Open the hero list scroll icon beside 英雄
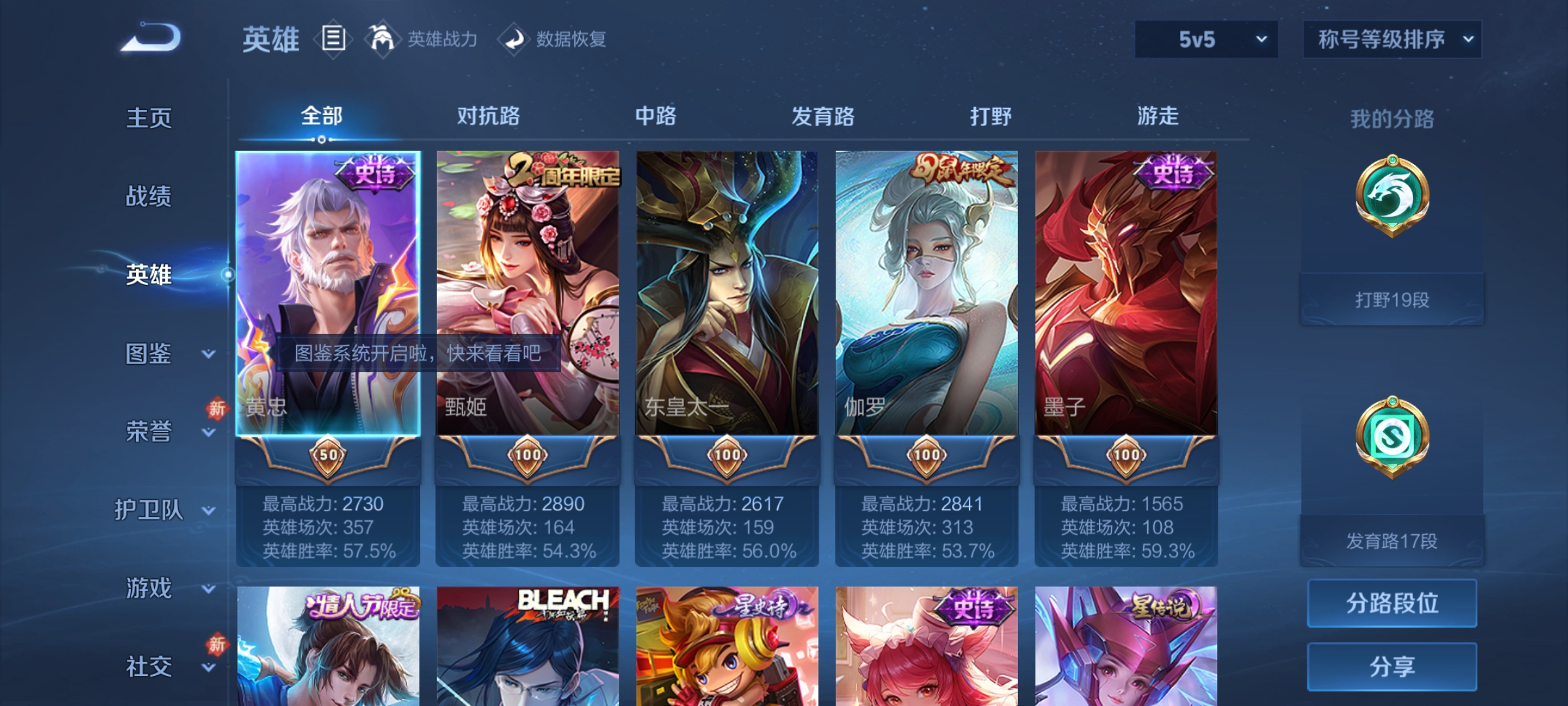This screenshot has width=1568, height=706. (333, 39)
